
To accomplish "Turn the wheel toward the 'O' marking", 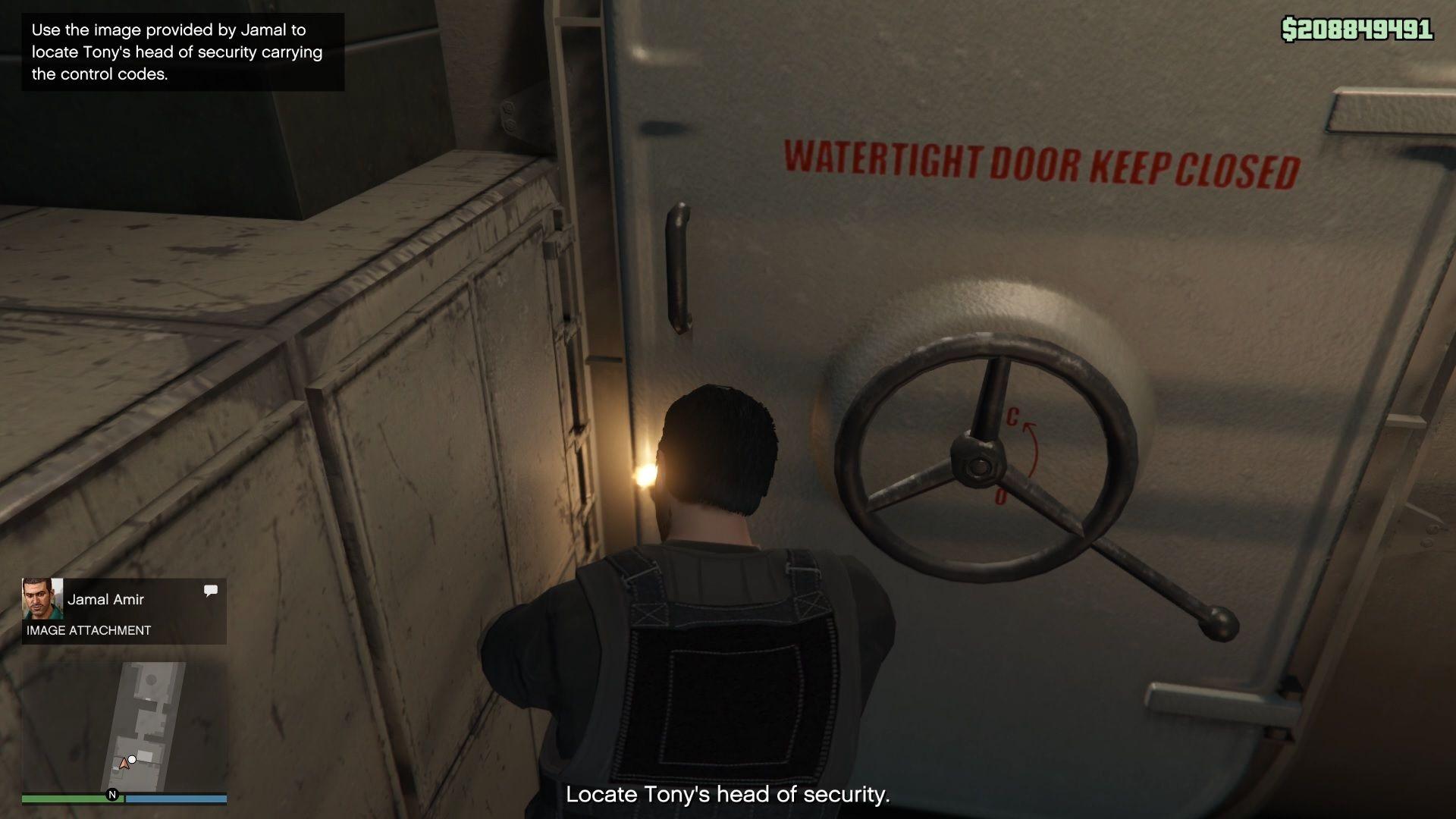I will click(x=1001, y=497).
